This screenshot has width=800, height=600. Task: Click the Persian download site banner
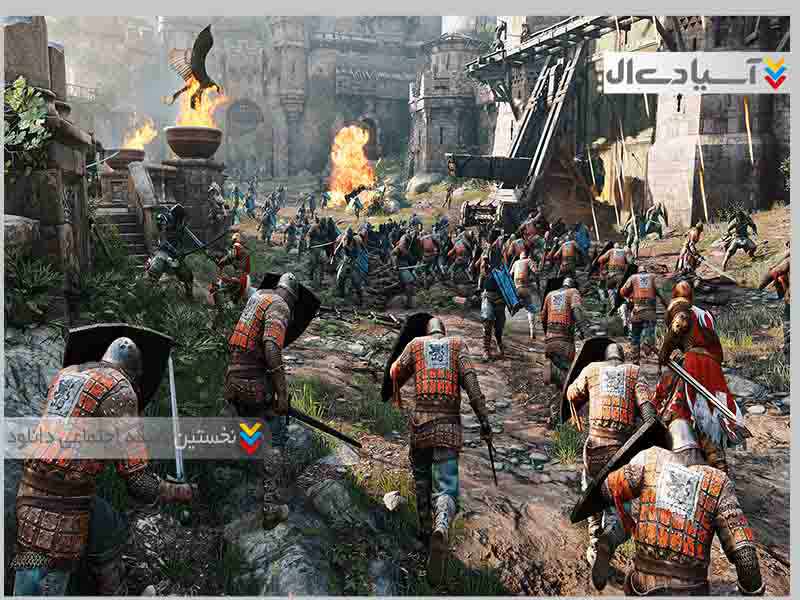[135, 438]
